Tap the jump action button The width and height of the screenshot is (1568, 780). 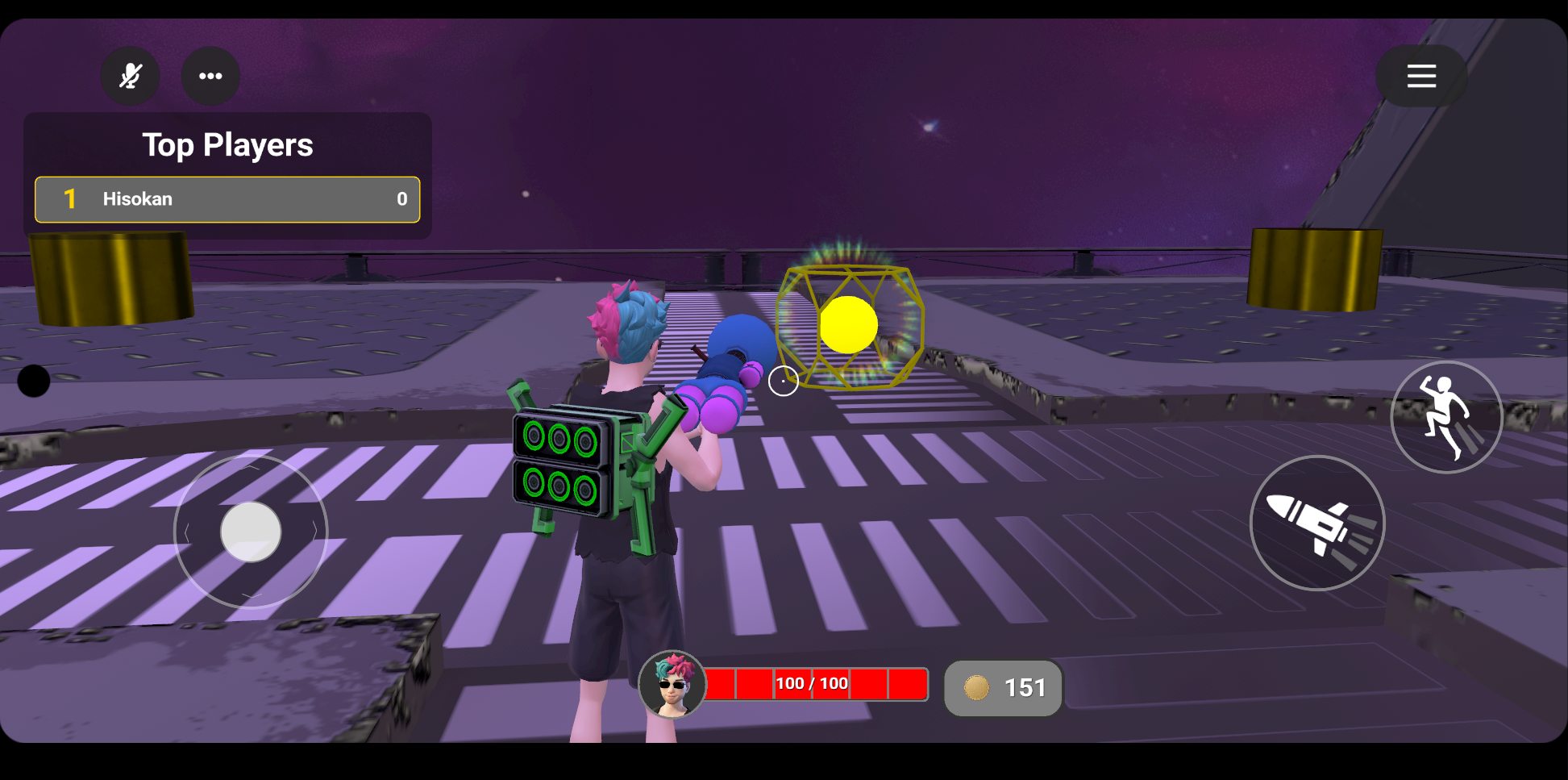click(x=1446, y=417)
